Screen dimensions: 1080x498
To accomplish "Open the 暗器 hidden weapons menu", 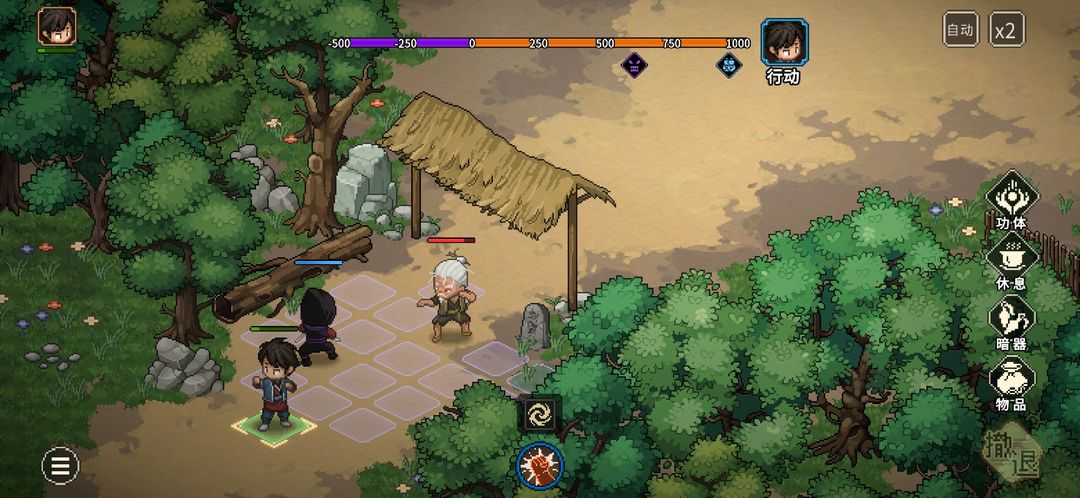I will point(1012,321).
